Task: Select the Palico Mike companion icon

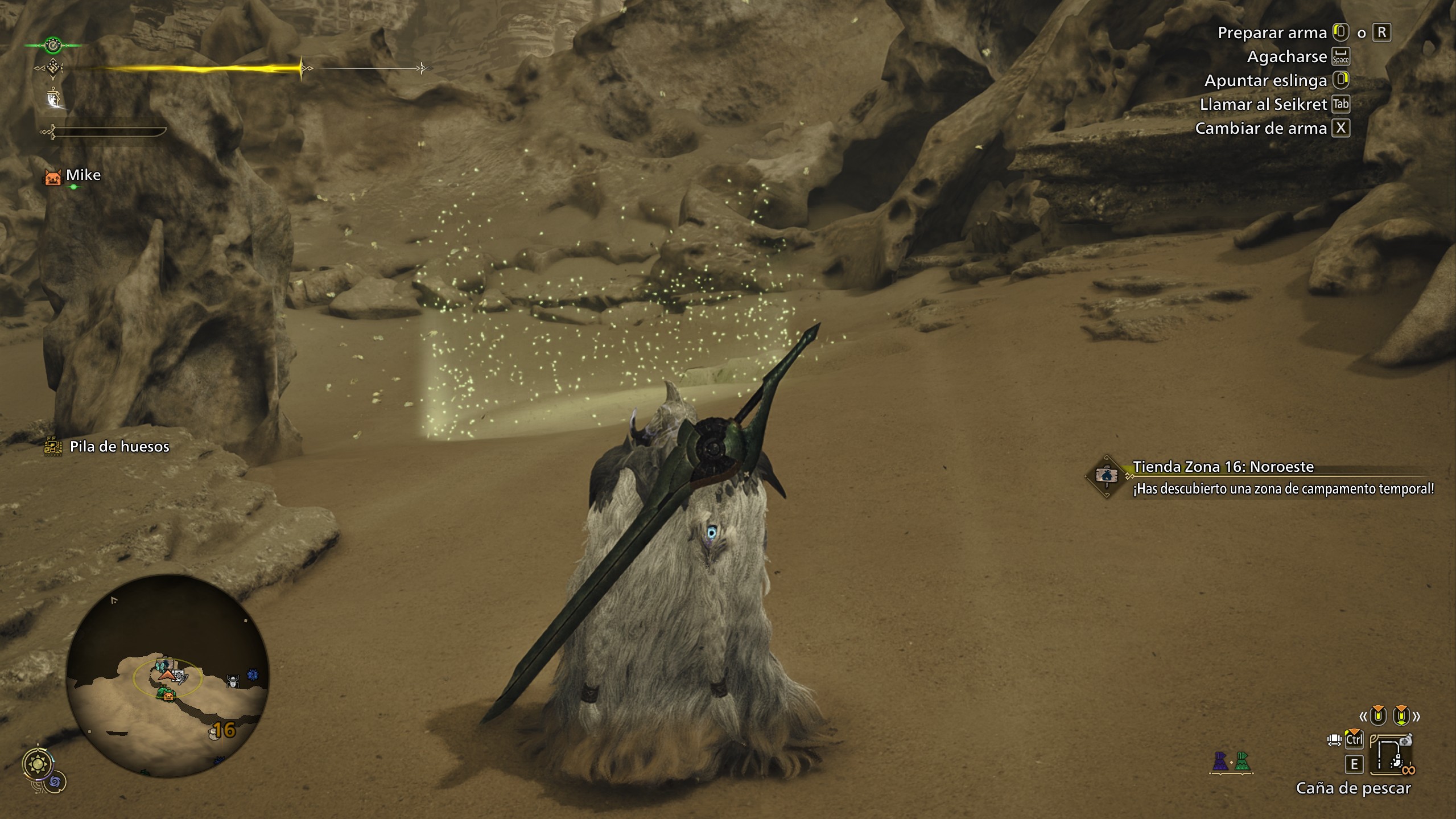Action: click(x=53, y=177)
